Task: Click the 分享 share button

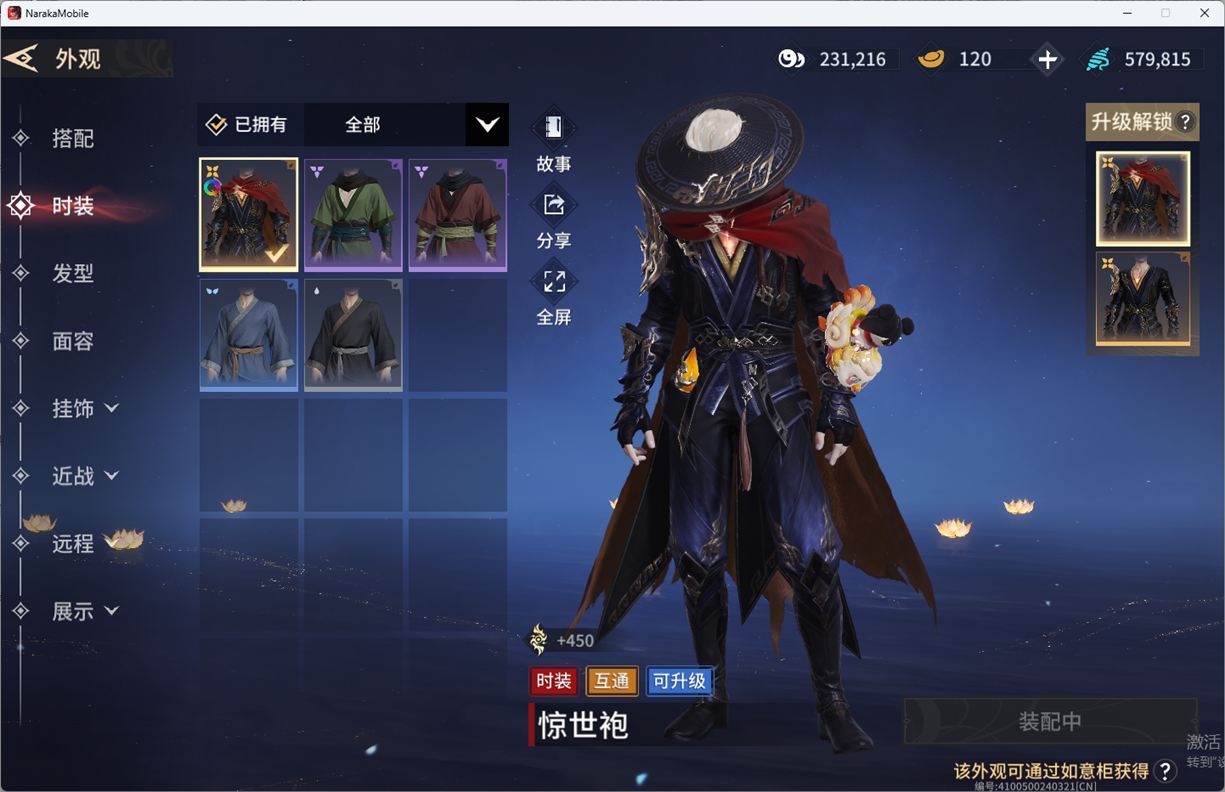Action: (553, 217)
